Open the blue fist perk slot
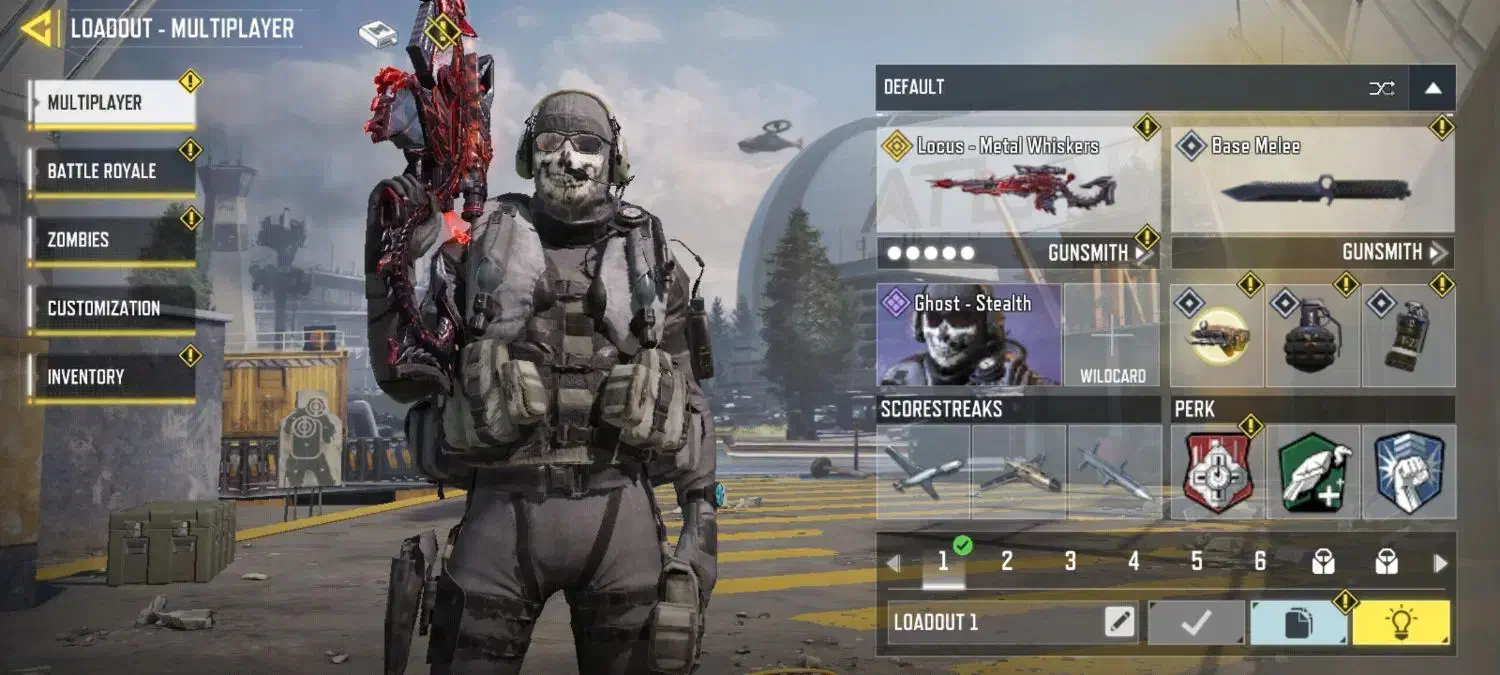Screen dimensions: 1500x675 pyautogui.click(x=1408, y=472)
